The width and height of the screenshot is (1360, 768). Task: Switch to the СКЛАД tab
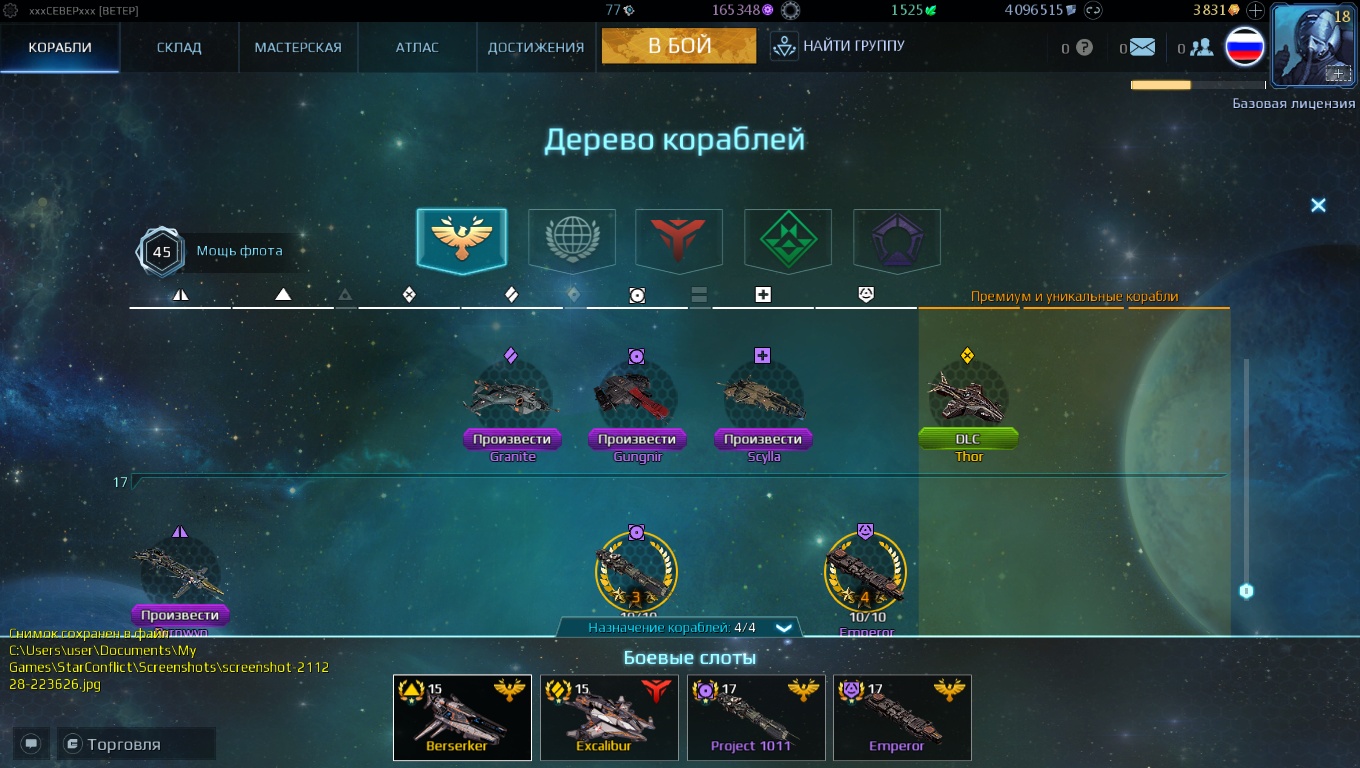coord(178,45)
